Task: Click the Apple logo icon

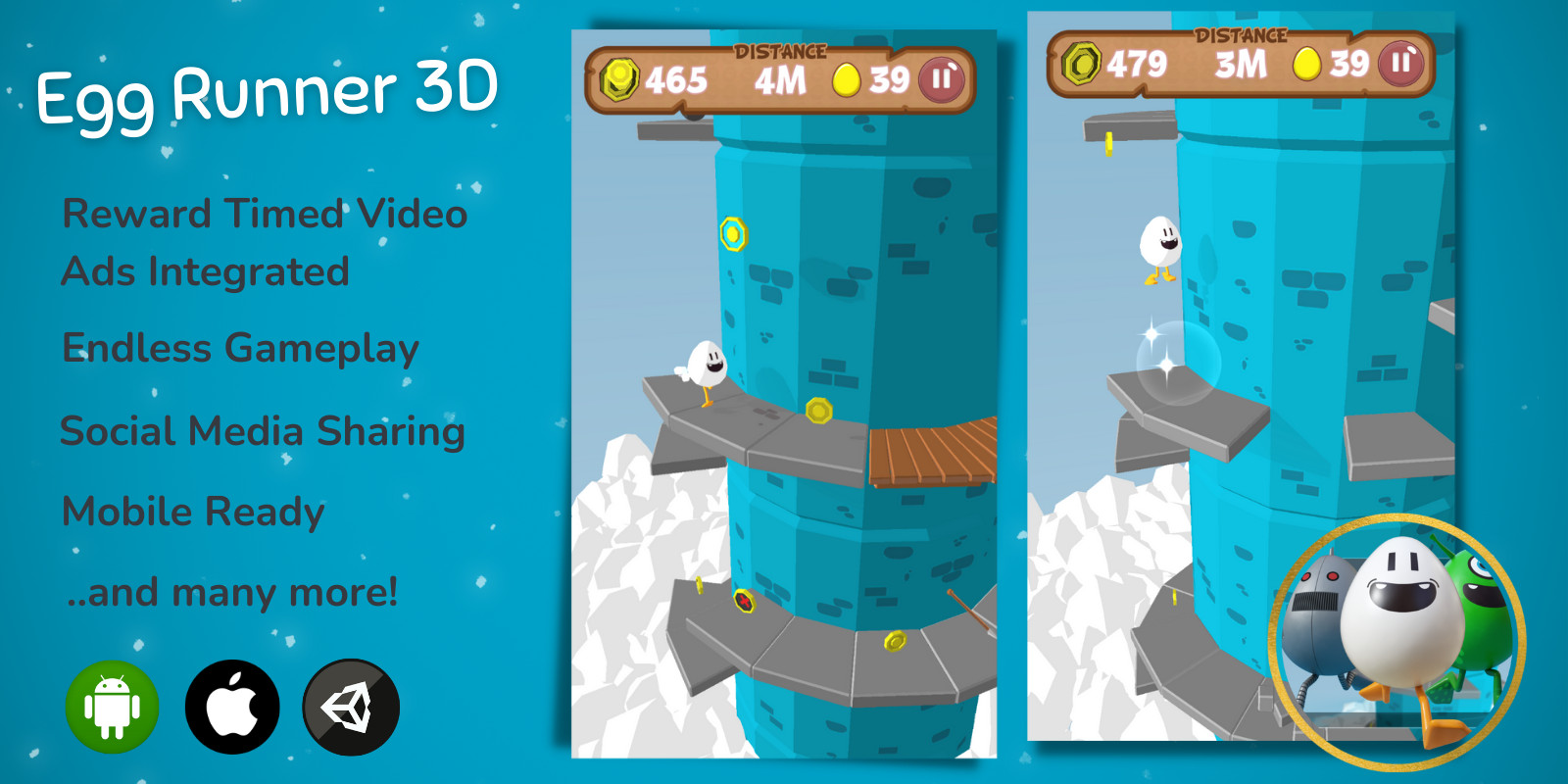Action: 231,706
